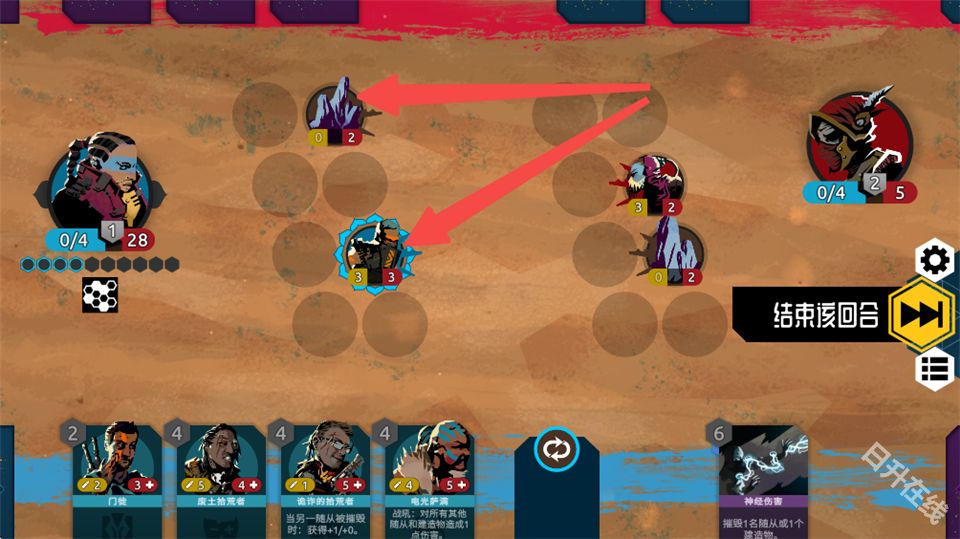960x539 pixels.
Task: Select your 3/3 minion with blue outline
Action: (x=377, y=252)
